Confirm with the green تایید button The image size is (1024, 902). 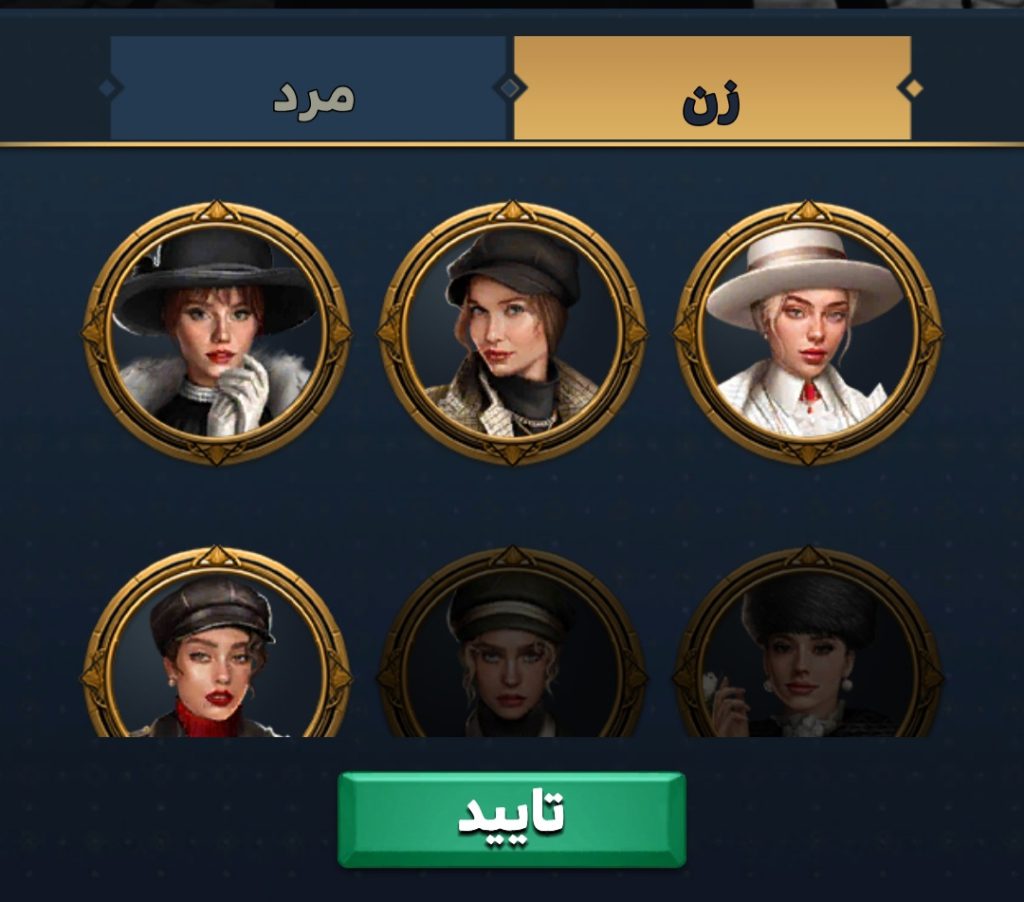(x=511, y=818)
